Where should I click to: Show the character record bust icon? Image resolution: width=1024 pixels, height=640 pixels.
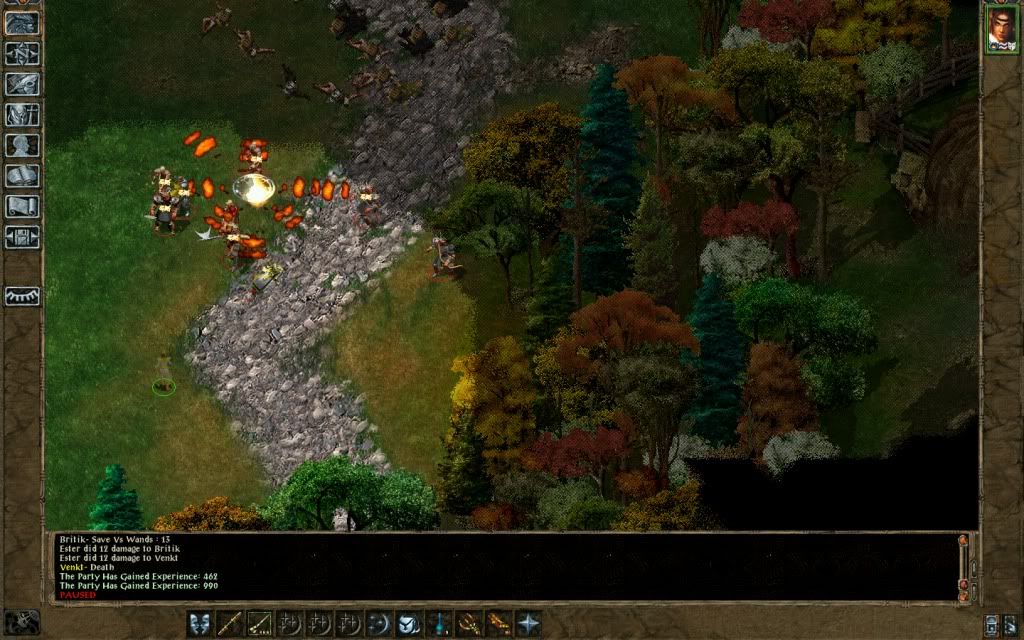pyautogui.click(x=22, y=145)
